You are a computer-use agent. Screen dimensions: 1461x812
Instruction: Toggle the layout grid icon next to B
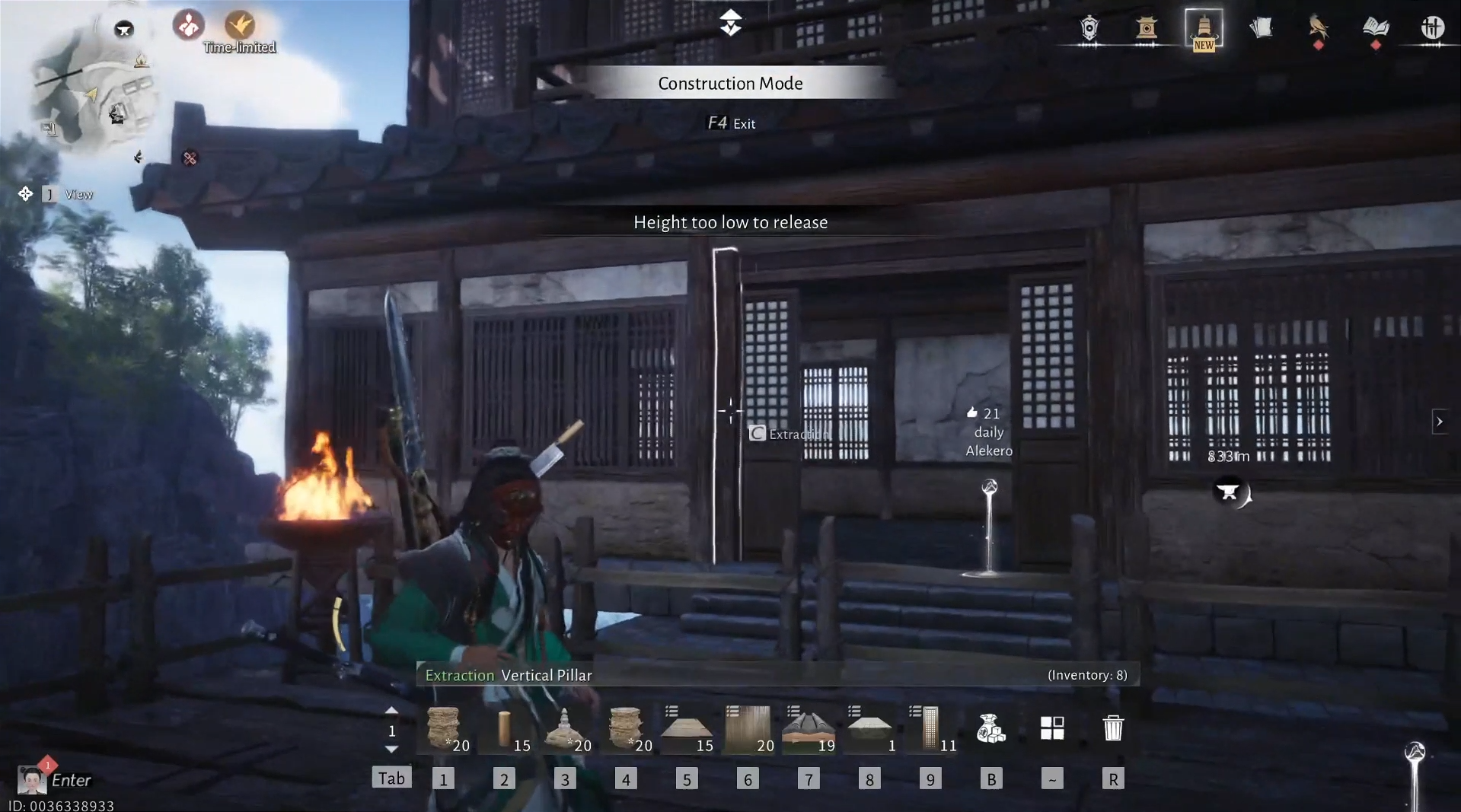(x=1052, y=728)
